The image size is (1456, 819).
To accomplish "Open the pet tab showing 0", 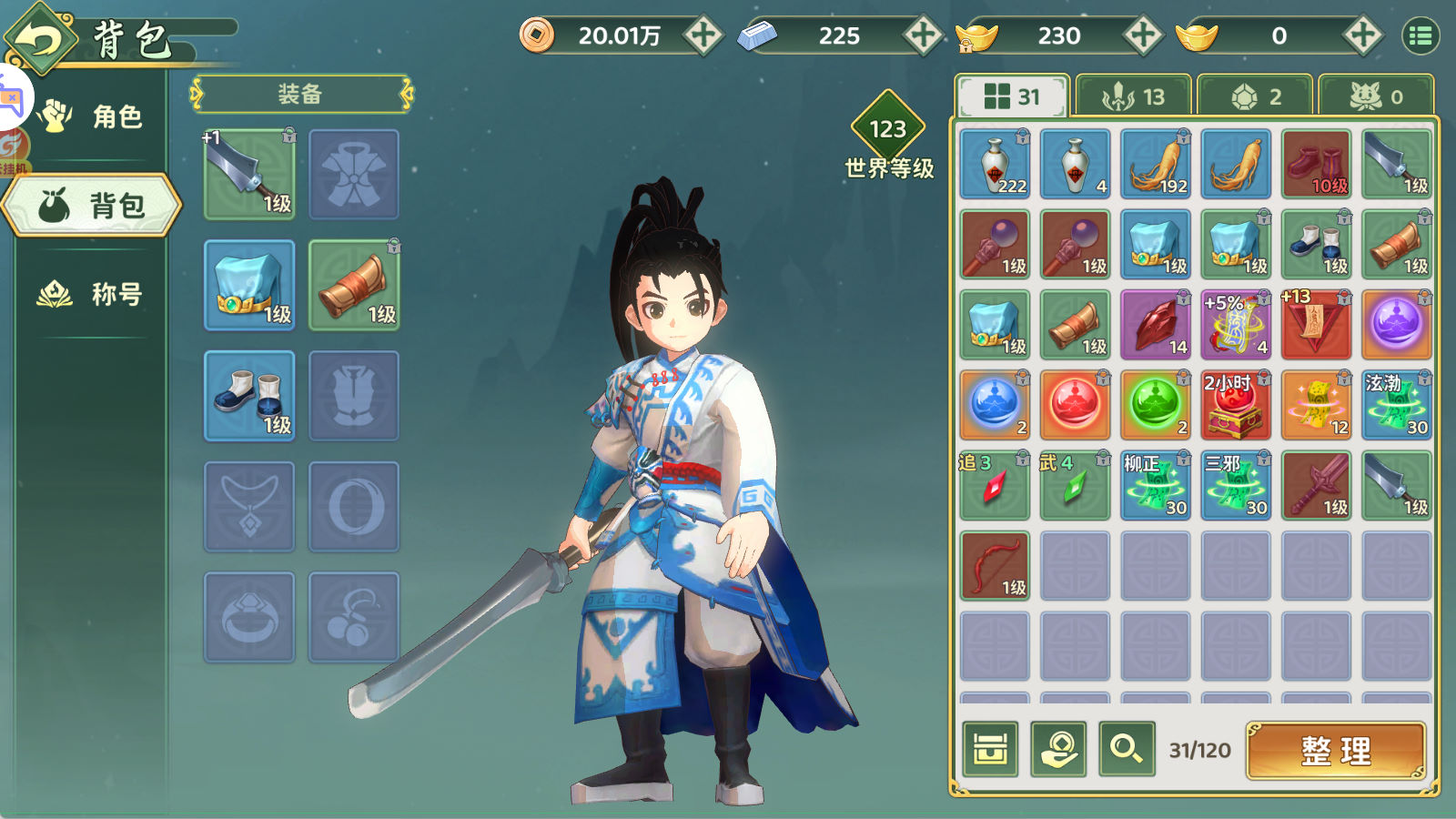I will tap(1376, 96).
